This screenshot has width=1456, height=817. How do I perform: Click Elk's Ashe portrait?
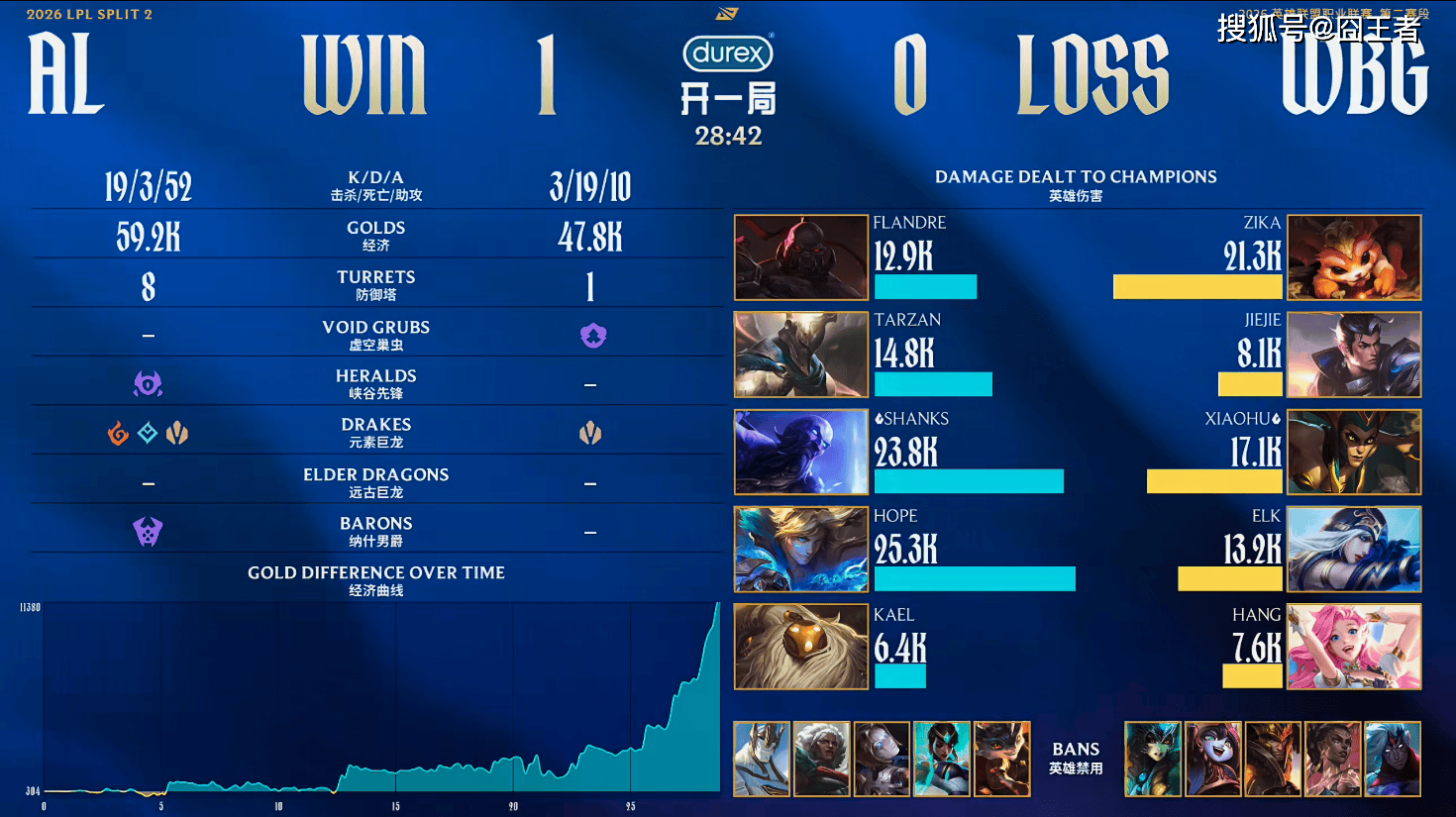1354,549
